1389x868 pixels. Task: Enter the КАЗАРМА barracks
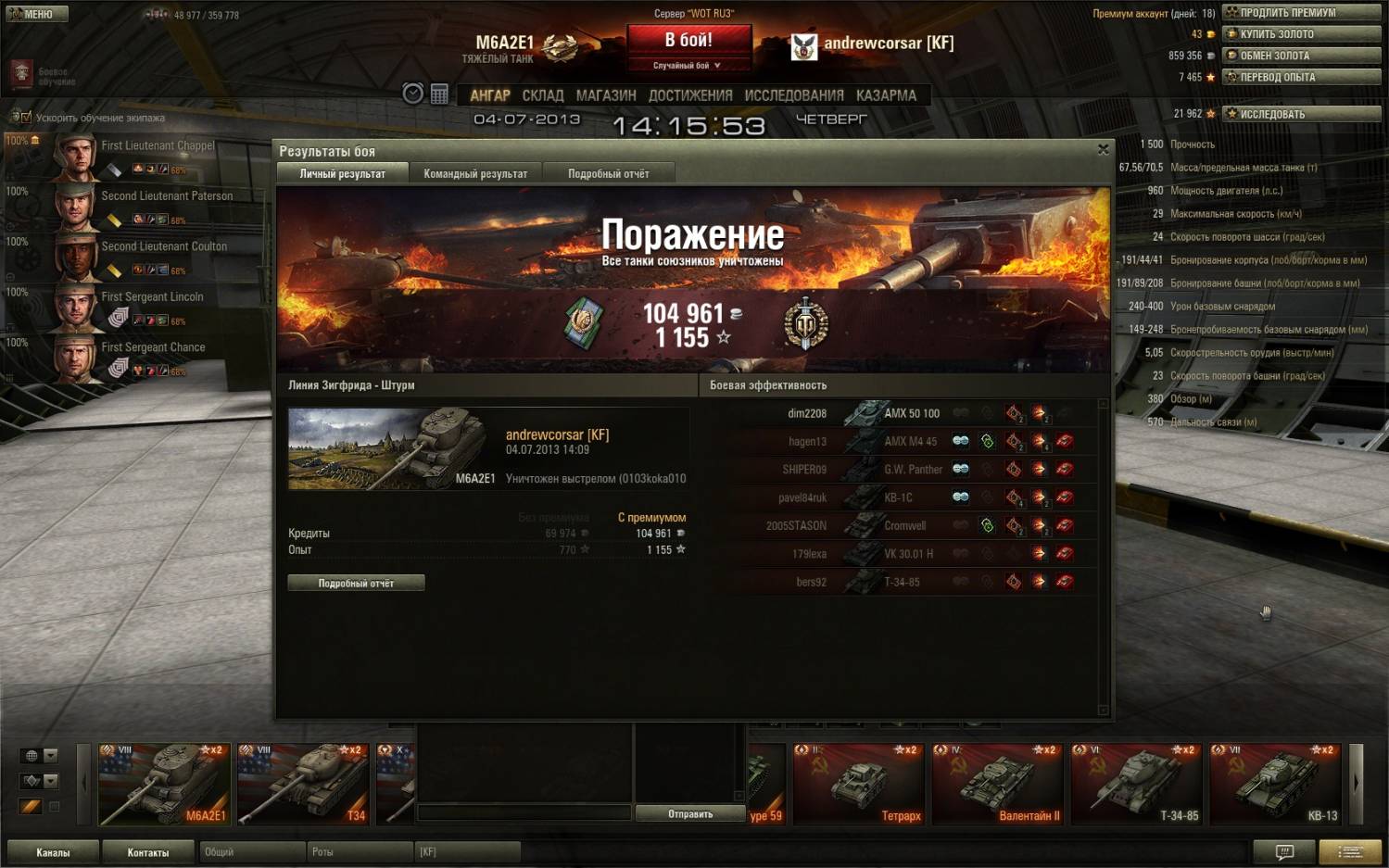(886, 95)
